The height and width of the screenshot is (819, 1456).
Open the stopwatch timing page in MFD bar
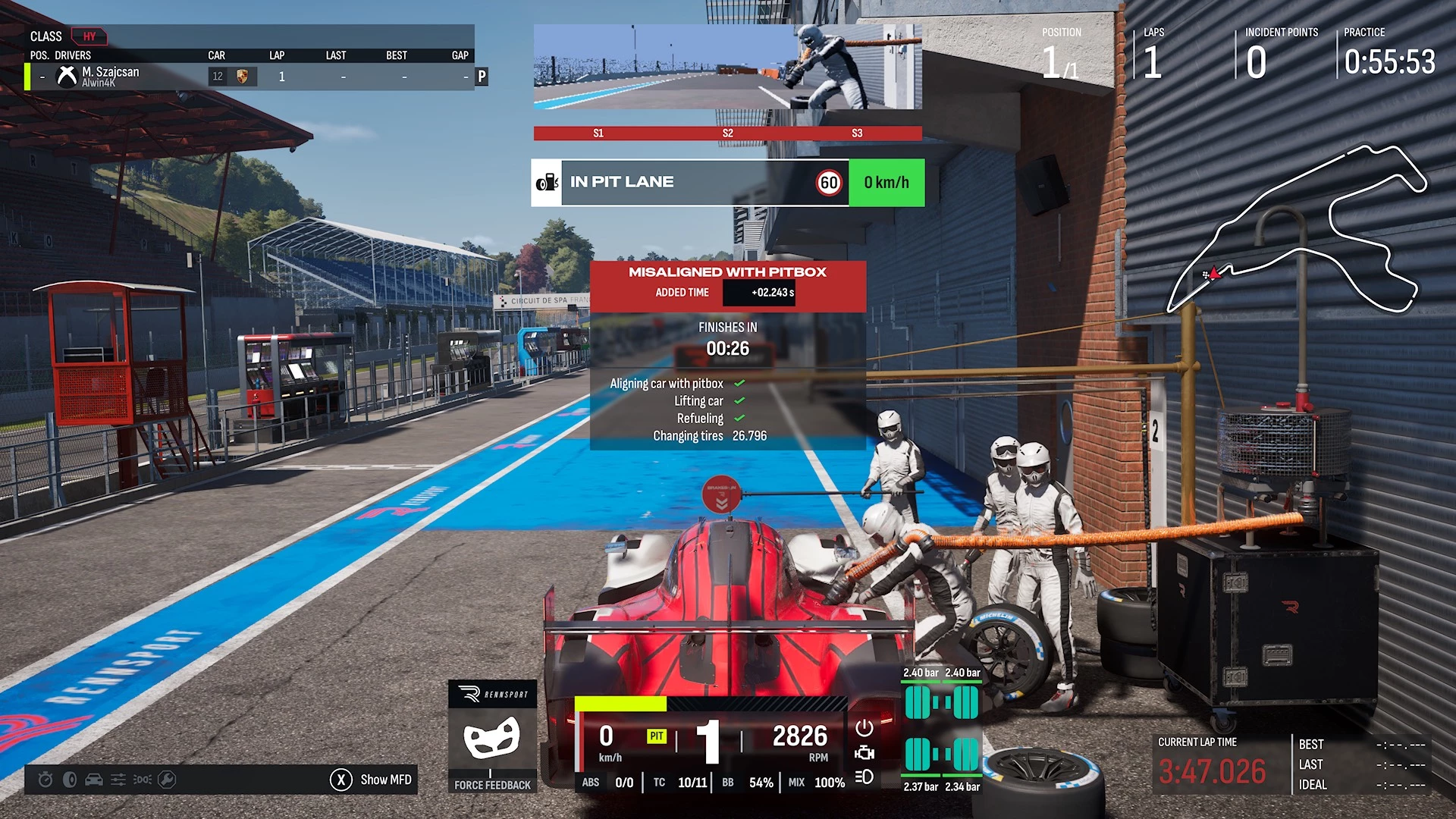(45, 780)
